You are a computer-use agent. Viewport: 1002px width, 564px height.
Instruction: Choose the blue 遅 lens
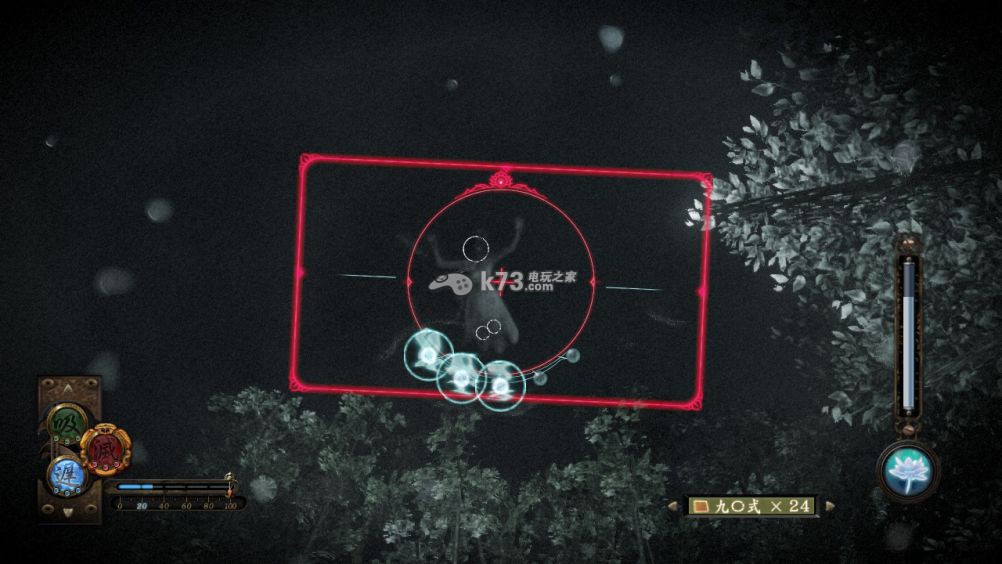[67, 474]
